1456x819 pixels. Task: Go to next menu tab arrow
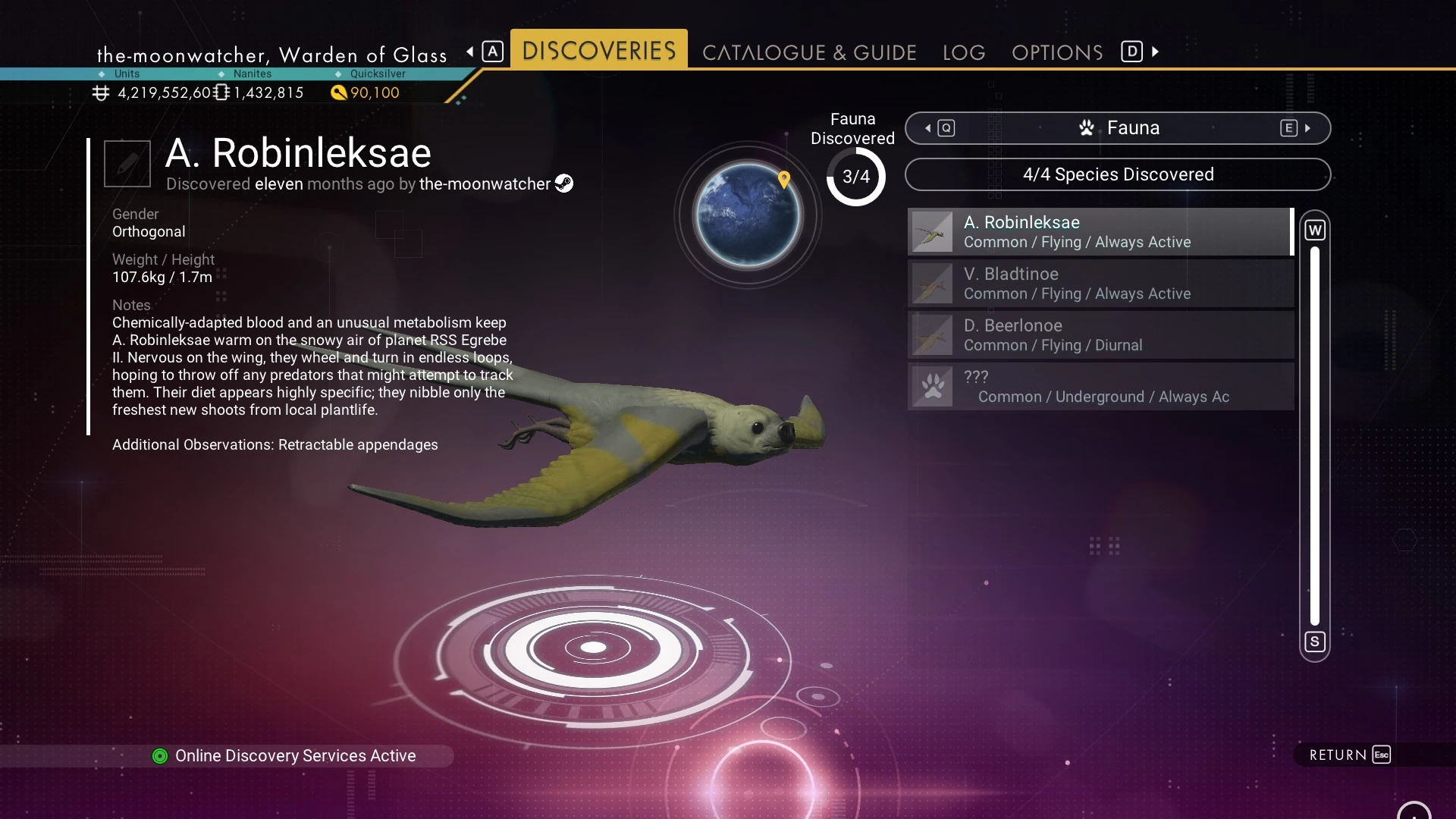[x=1155, y=52]
